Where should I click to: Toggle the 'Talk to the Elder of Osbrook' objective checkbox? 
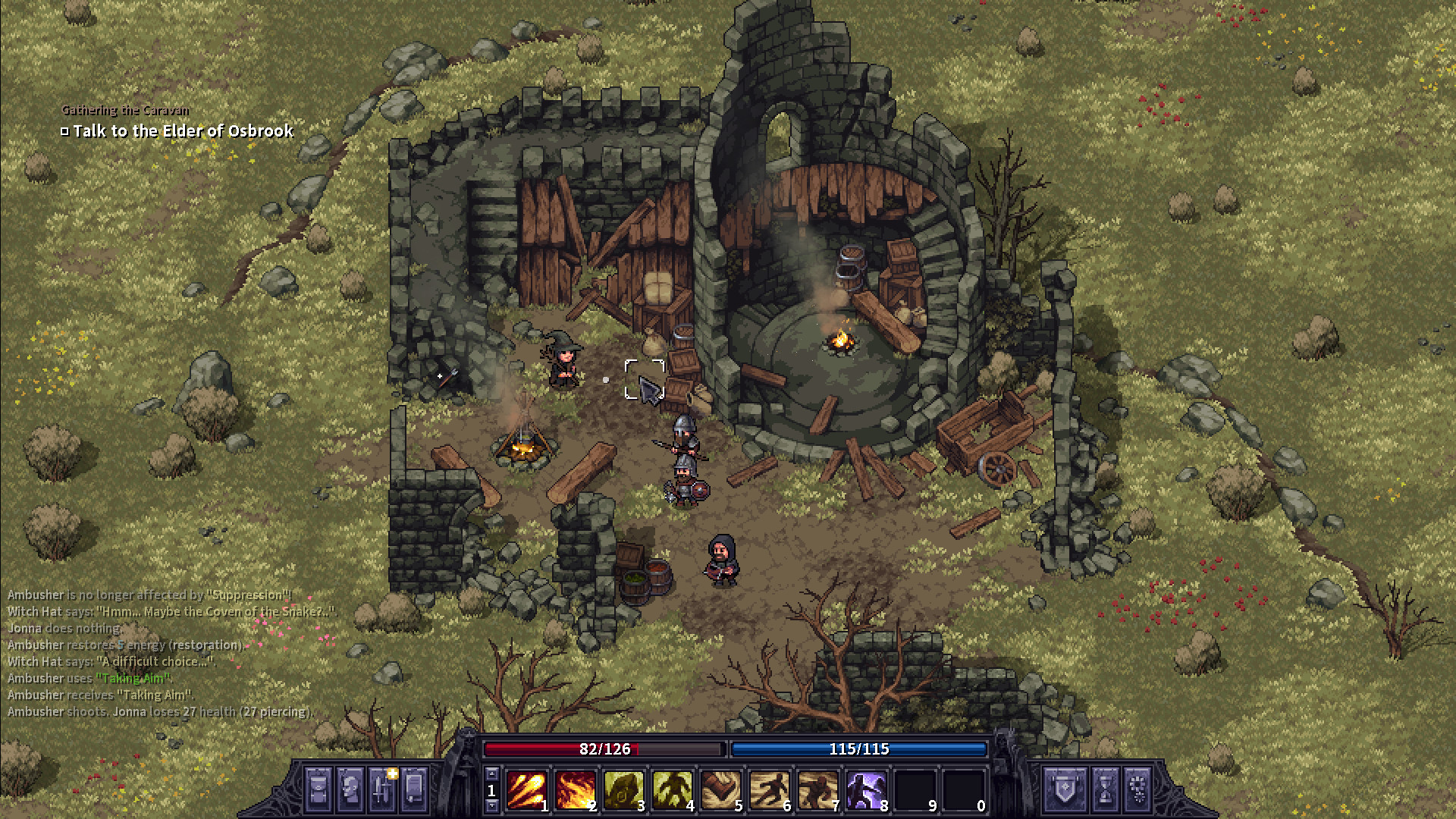(x=64, y=130)
